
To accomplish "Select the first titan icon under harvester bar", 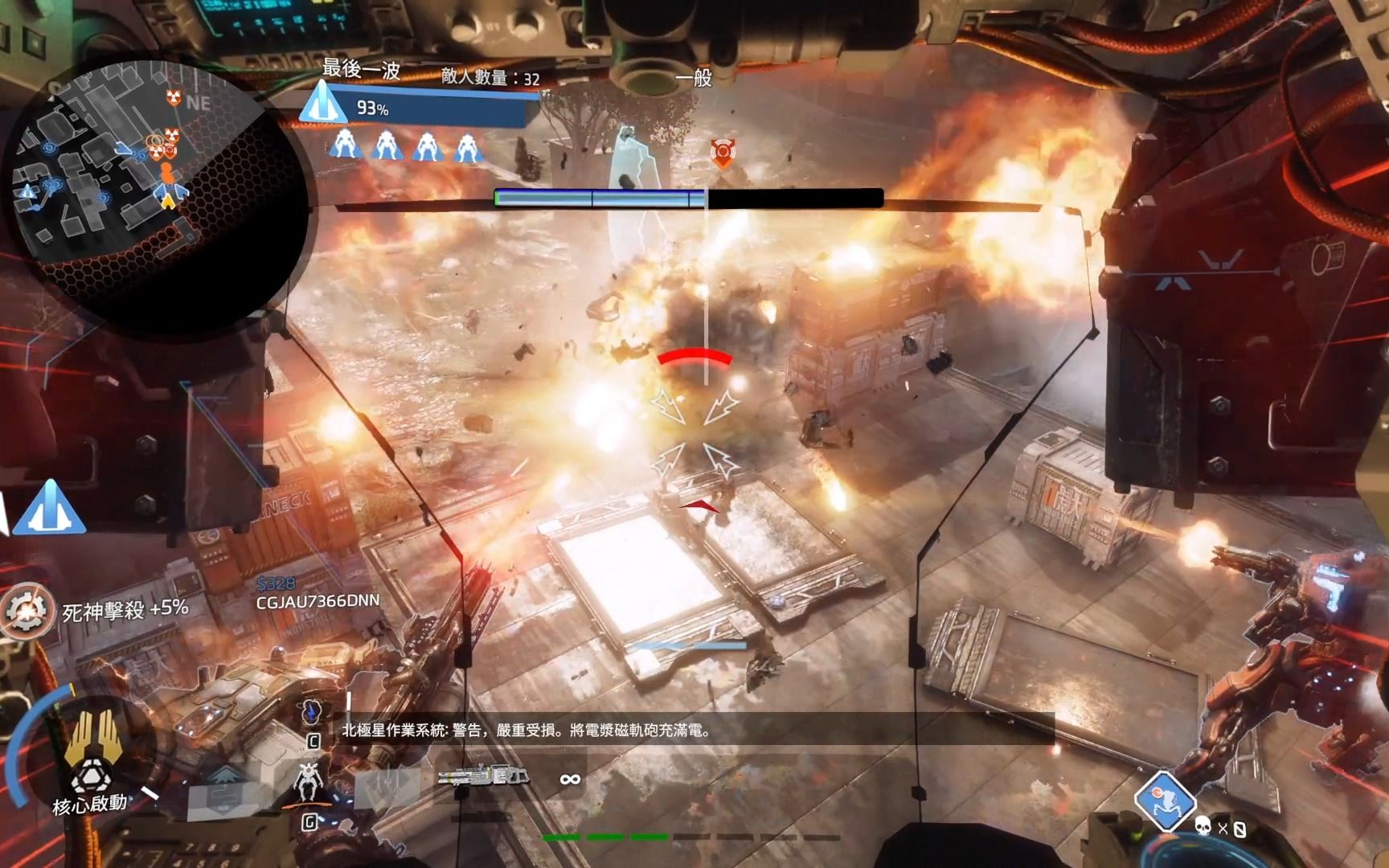I will (x=345, y=145).
